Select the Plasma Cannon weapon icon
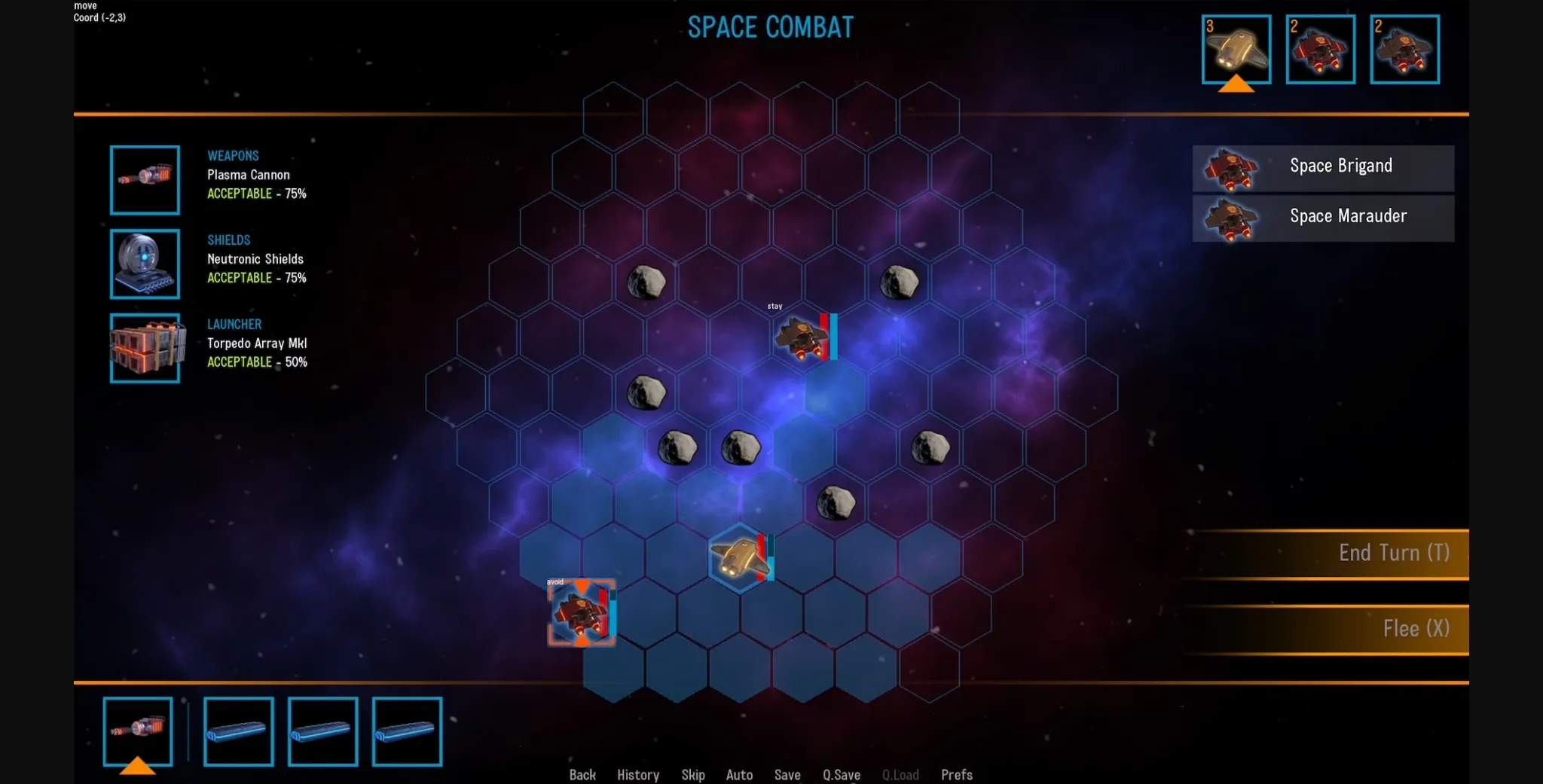The height and width of the screenshot is (784, 1543). 145,180
